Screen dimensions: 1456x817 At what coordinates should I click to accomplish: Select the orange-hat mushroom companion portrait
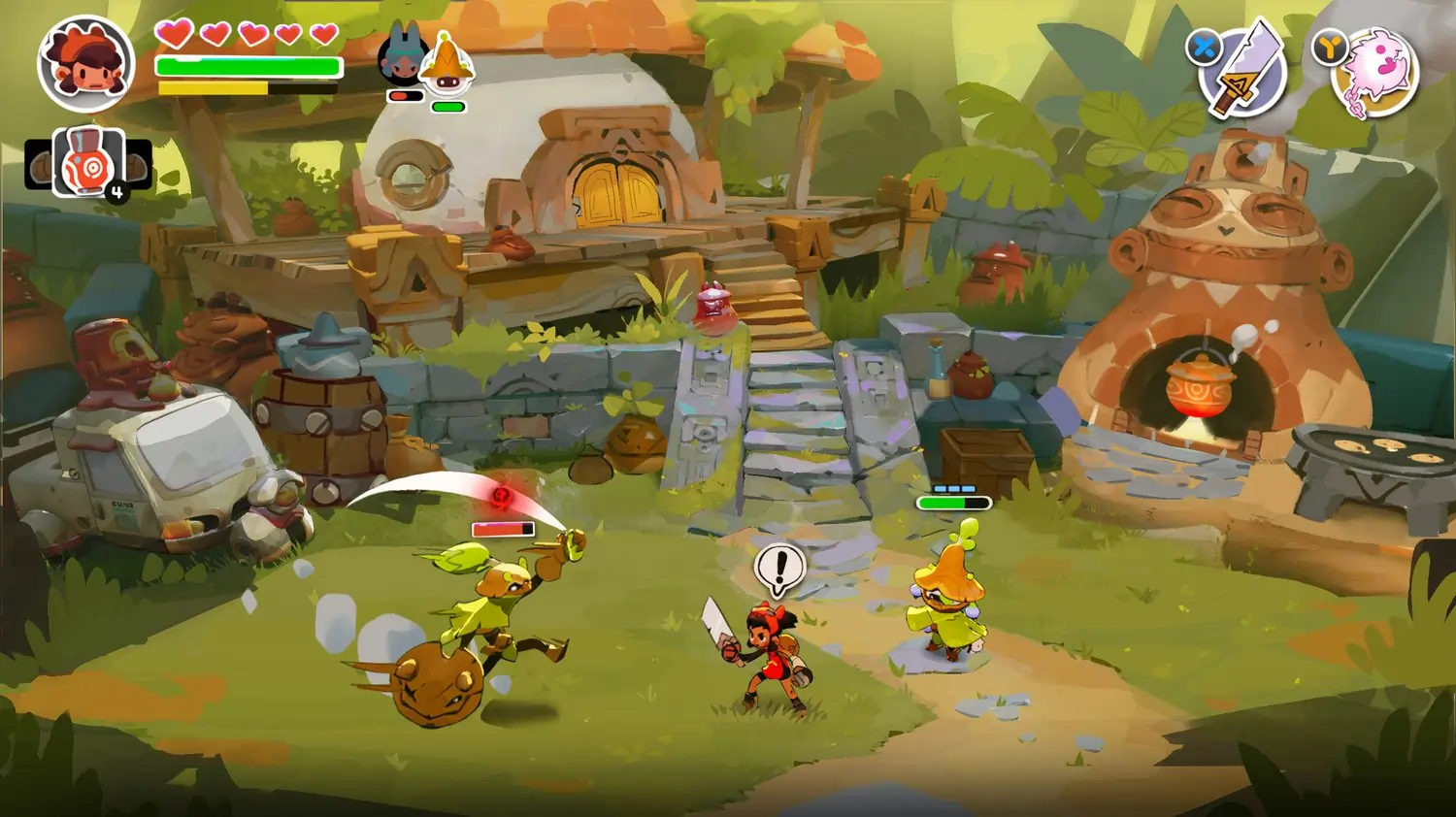point(448,61)
